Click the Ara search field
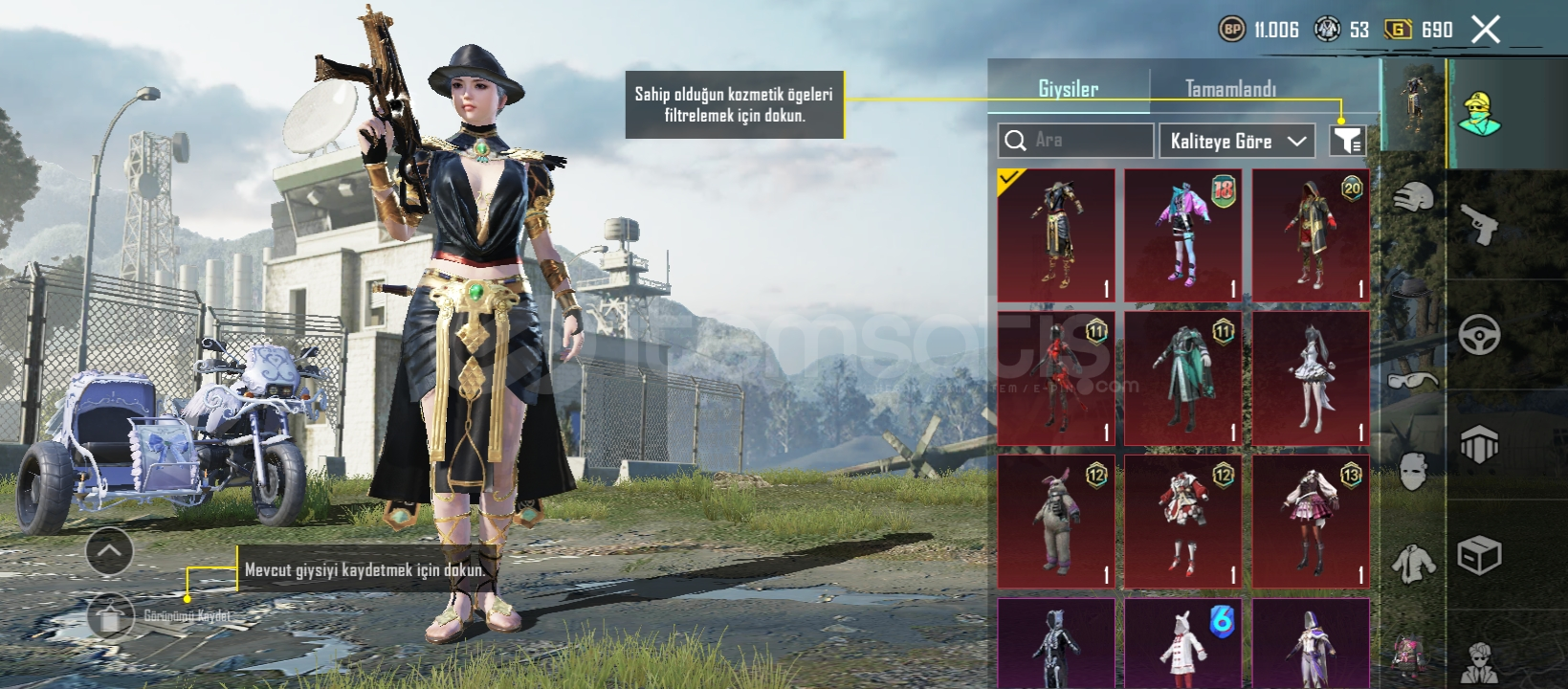 click(x=1075, y=141)
